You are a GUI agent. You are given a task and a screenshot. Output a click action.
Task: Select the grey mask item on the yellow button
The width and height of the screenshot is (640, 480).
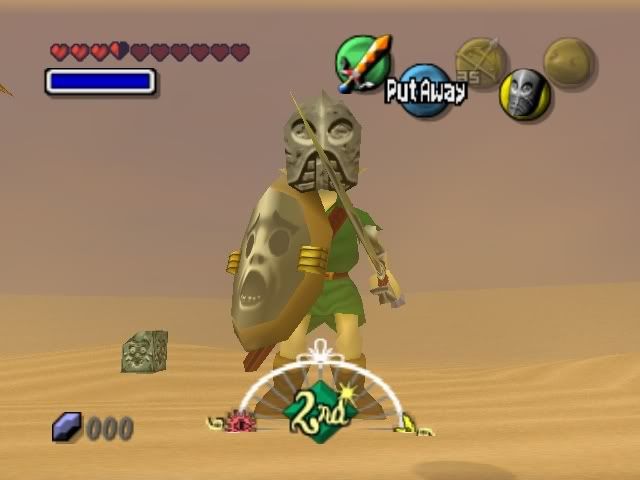click(525, 94)
